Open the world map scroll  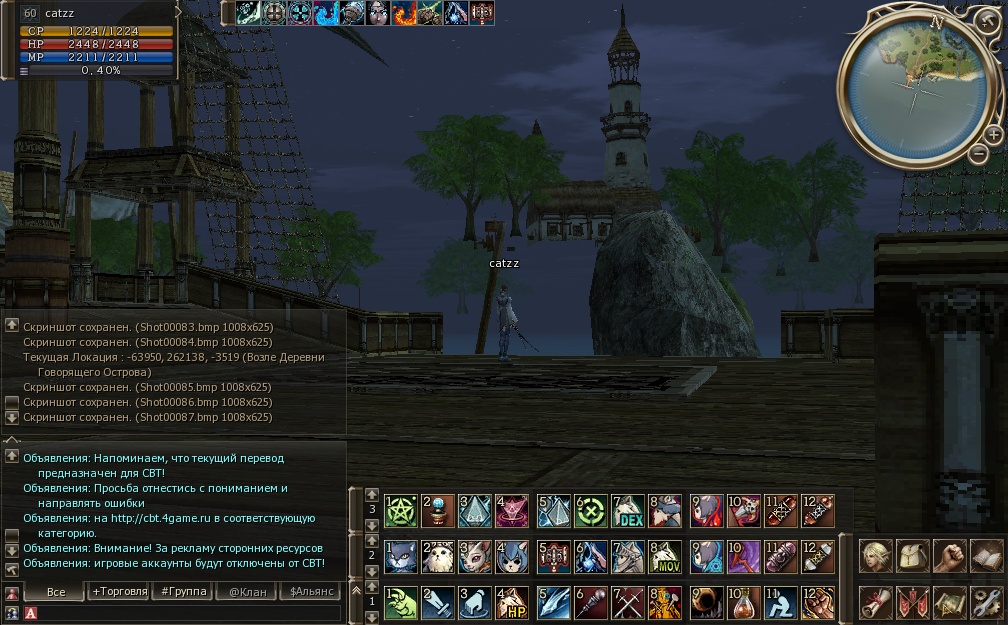coord(950,602)
